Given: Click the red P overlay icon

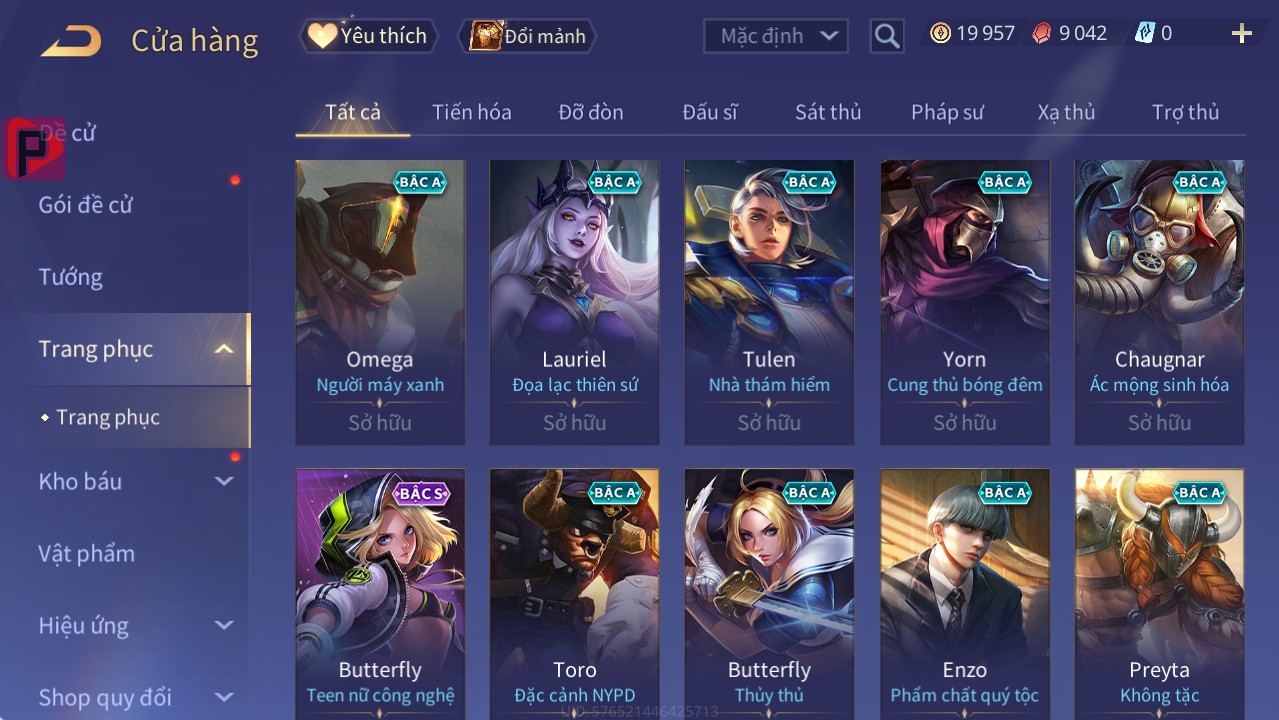Looking at the screenshot, I should point(34,148).
